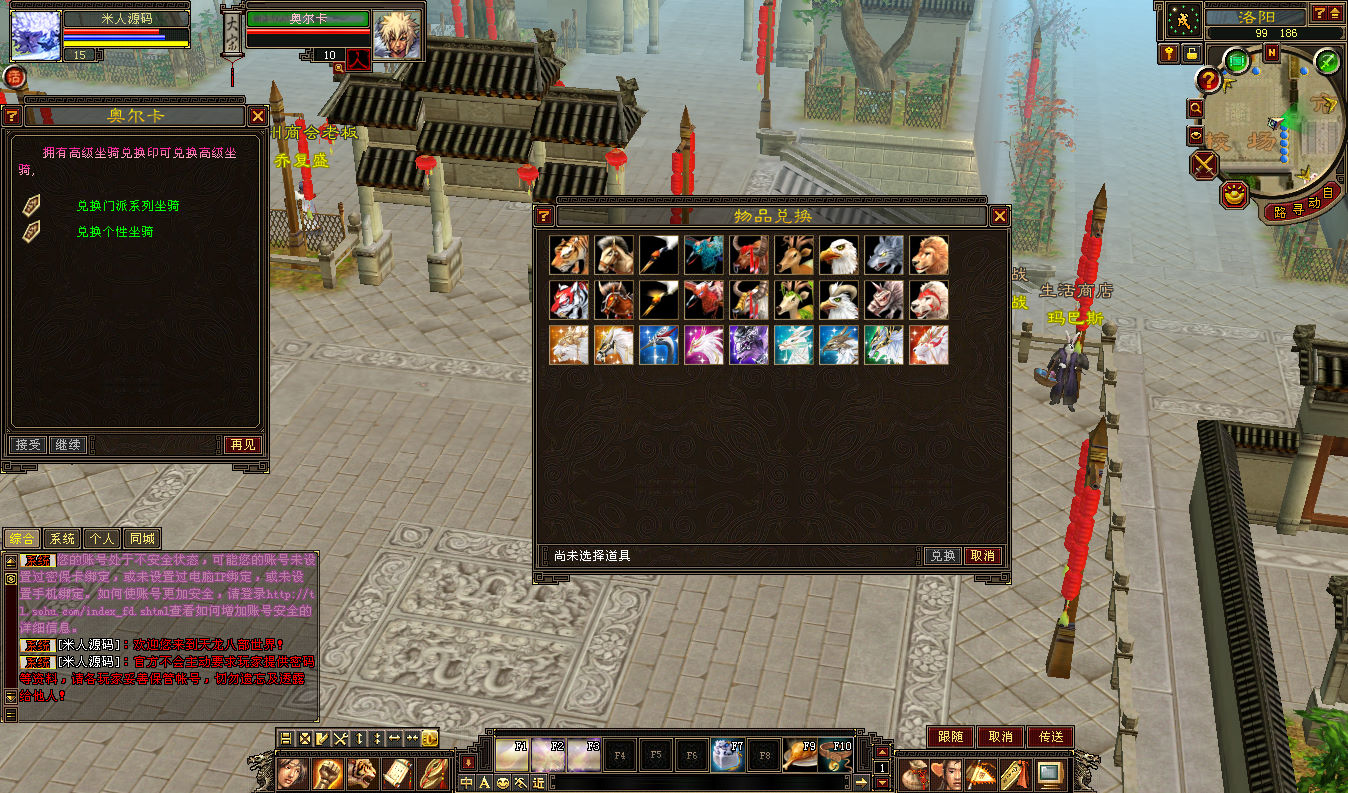The width and height of the screenshot is (1348, 793).
Task: Choose the purple armored beast mount icon
Action: [749, 345]
